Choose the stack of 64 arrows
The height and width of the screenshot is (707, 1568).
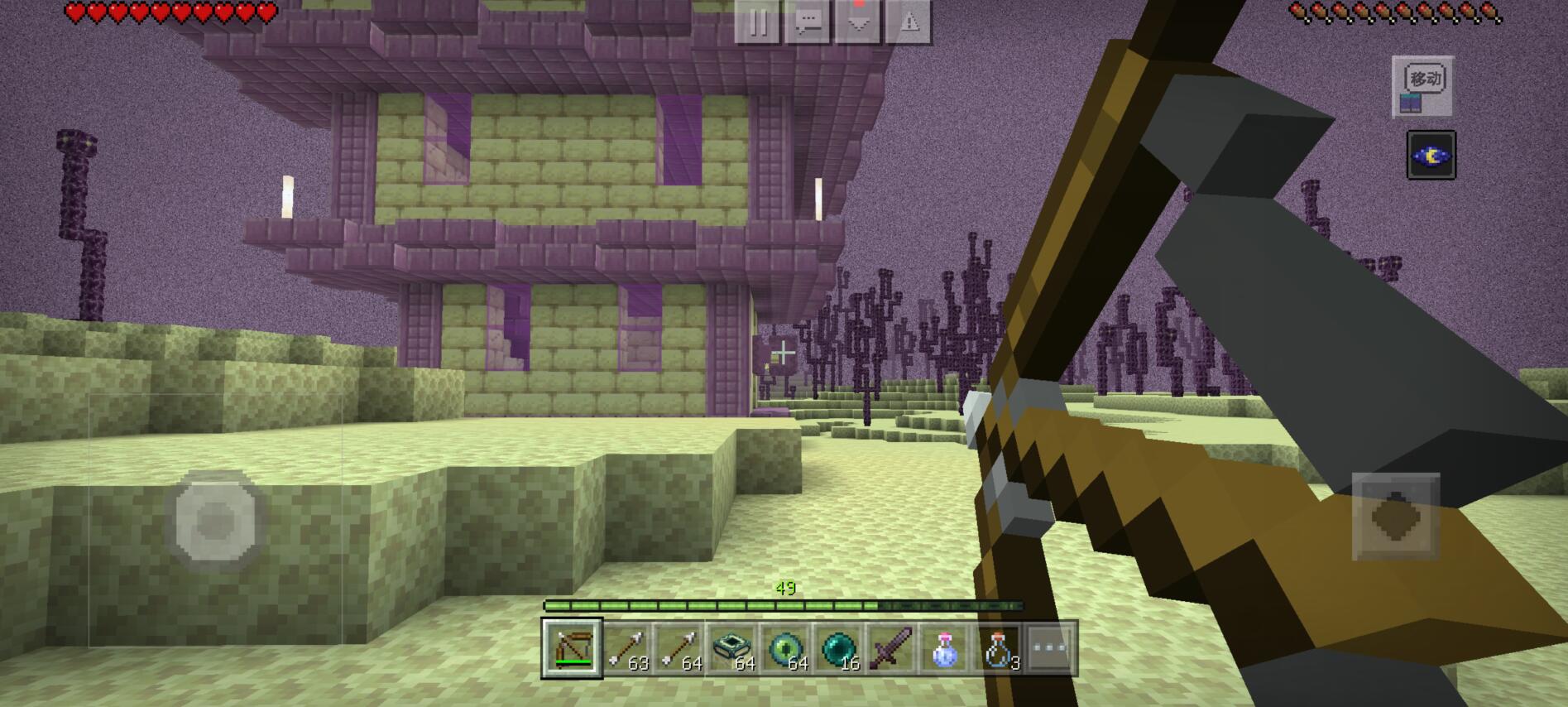click(x=679, y=648)
